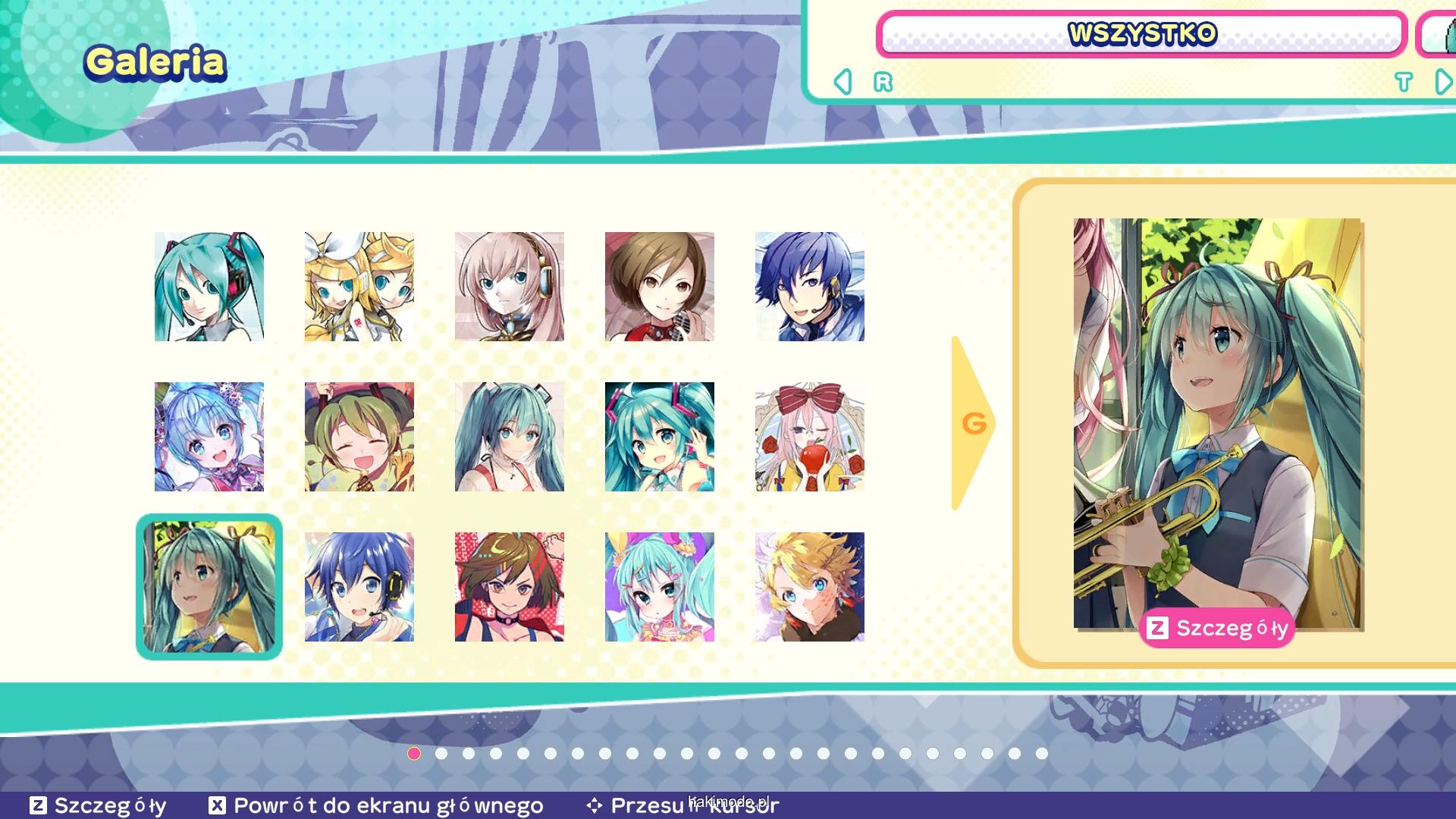Image resolution: width=1456 pixels, height=819 pixels.
Task: Switch to the previous category with left arrow
Action: 843,82
